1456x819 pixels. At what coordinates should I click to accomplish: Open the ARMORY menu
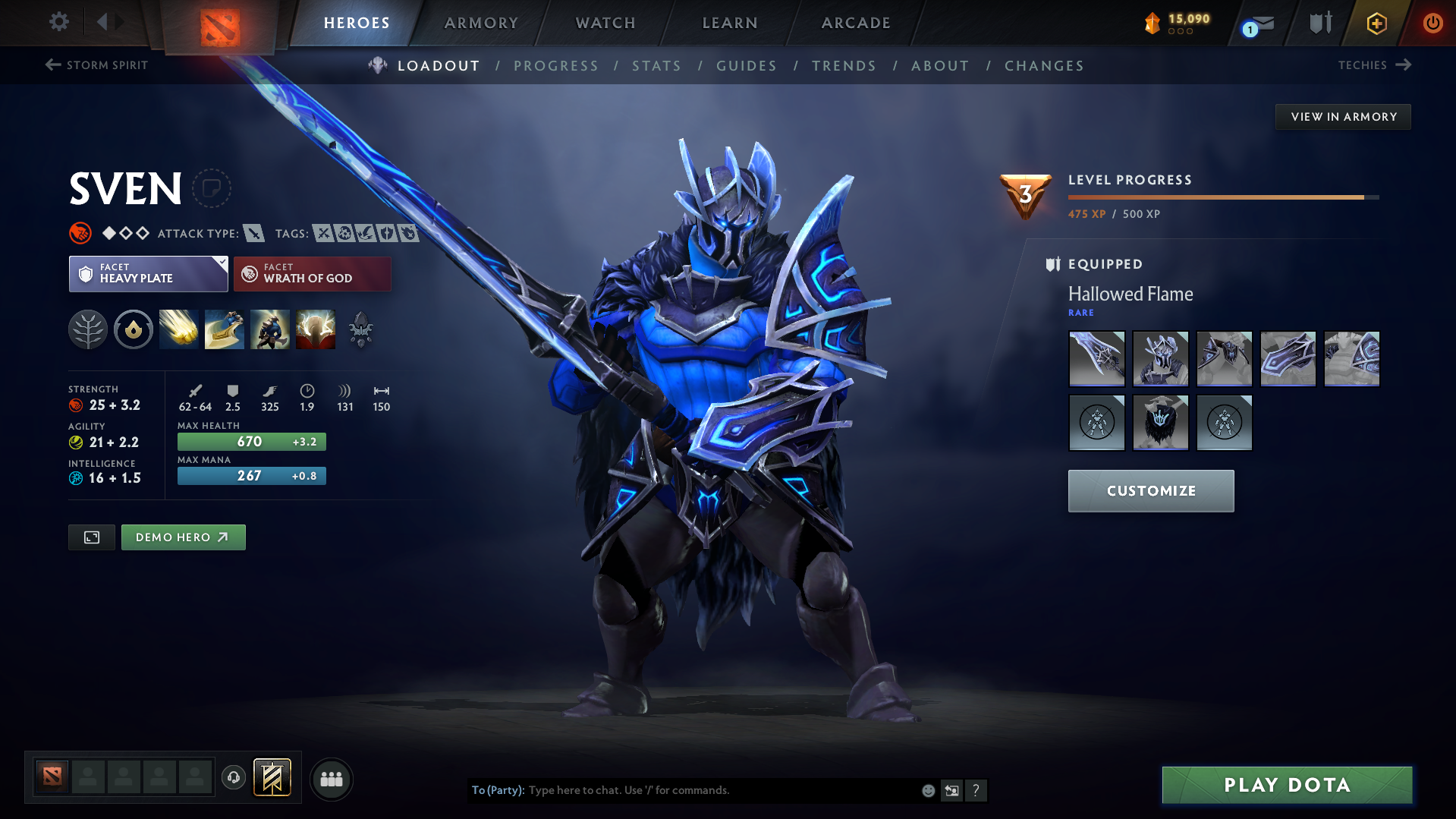point(481,23)
